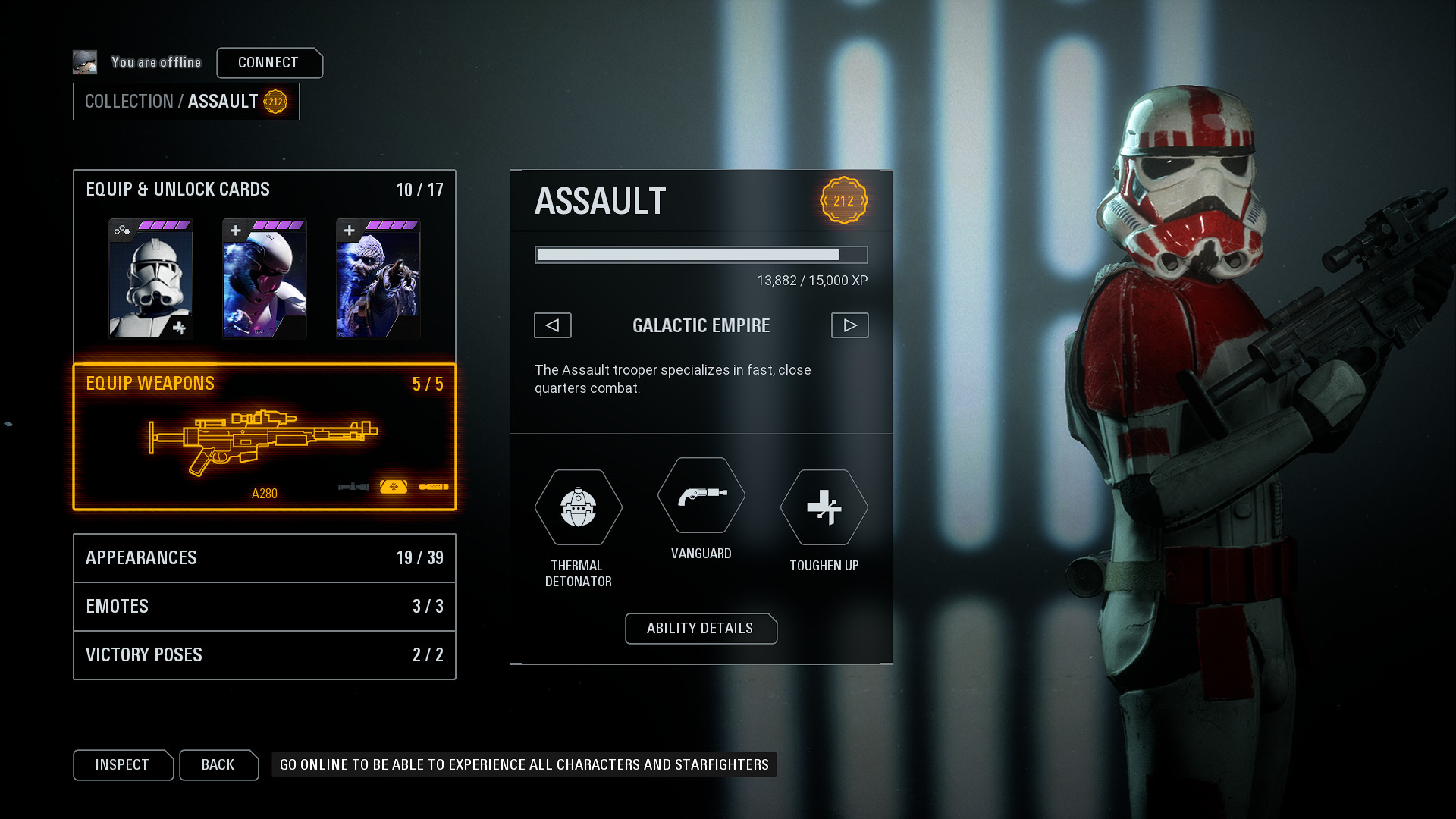Screen dimensions: 1456x819
Task: Select the Thermal Detonator ability icon
Action: click(578, 508)
